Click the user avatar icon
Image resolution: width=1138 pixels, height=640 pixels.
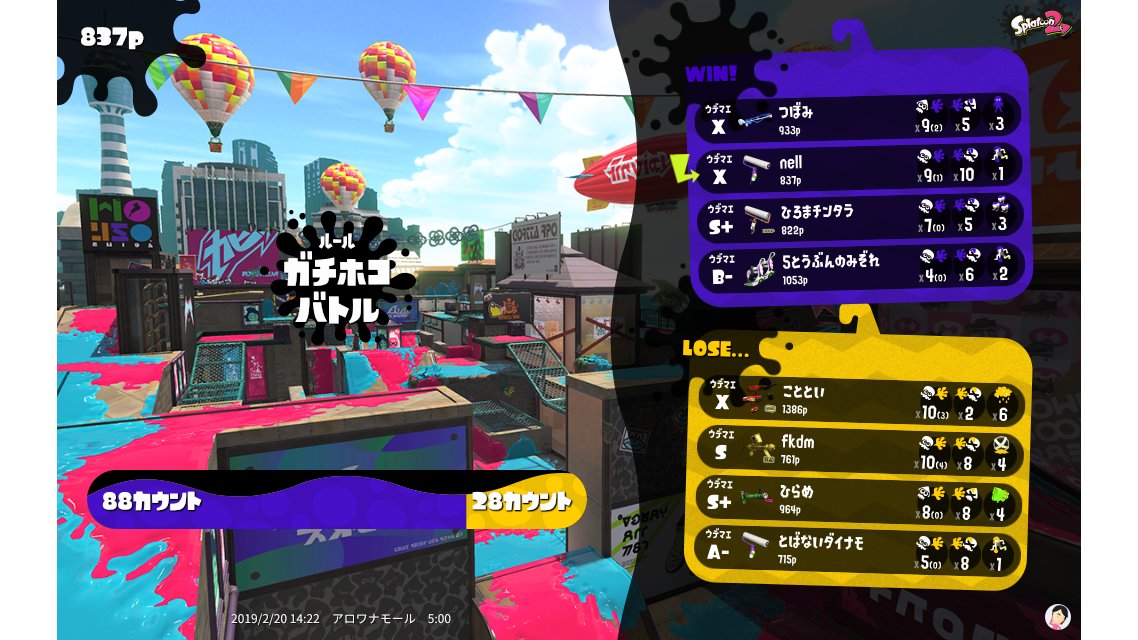(x=1057, y=616)
